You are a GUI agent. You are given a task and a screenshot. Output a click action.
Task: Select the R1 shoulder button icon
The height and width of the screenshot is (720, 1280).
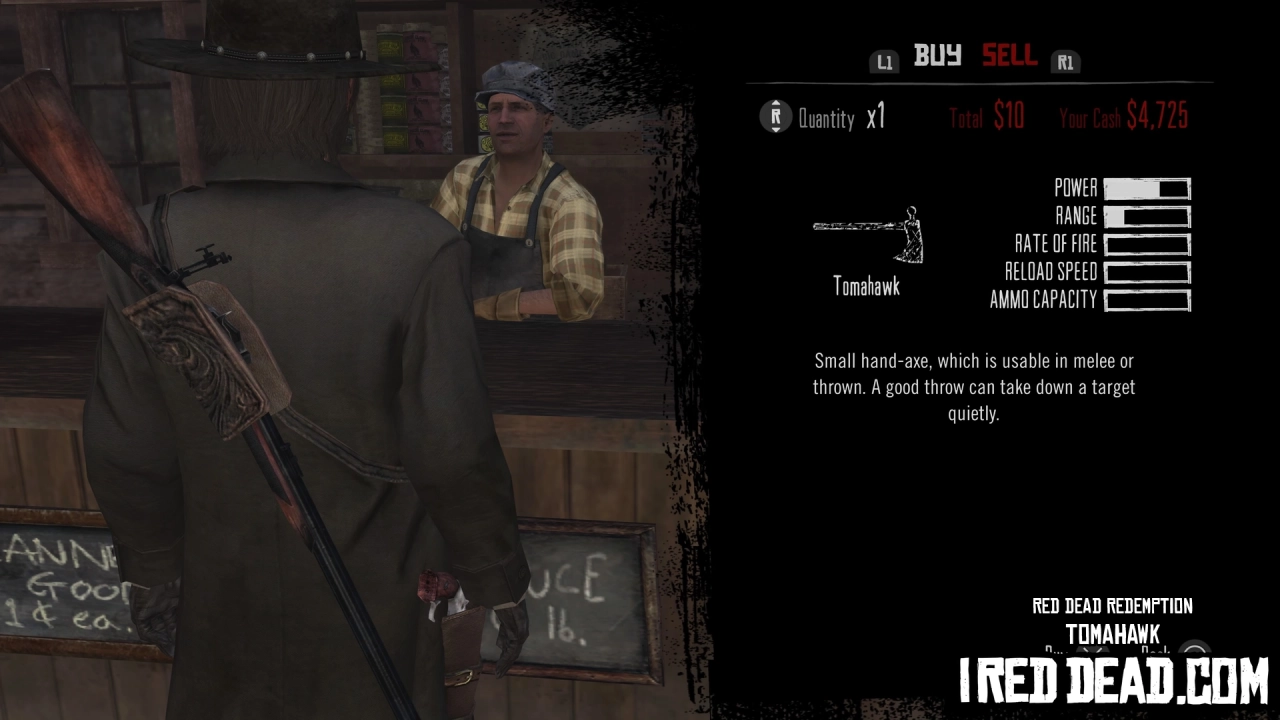click(x=1065, y=60)
